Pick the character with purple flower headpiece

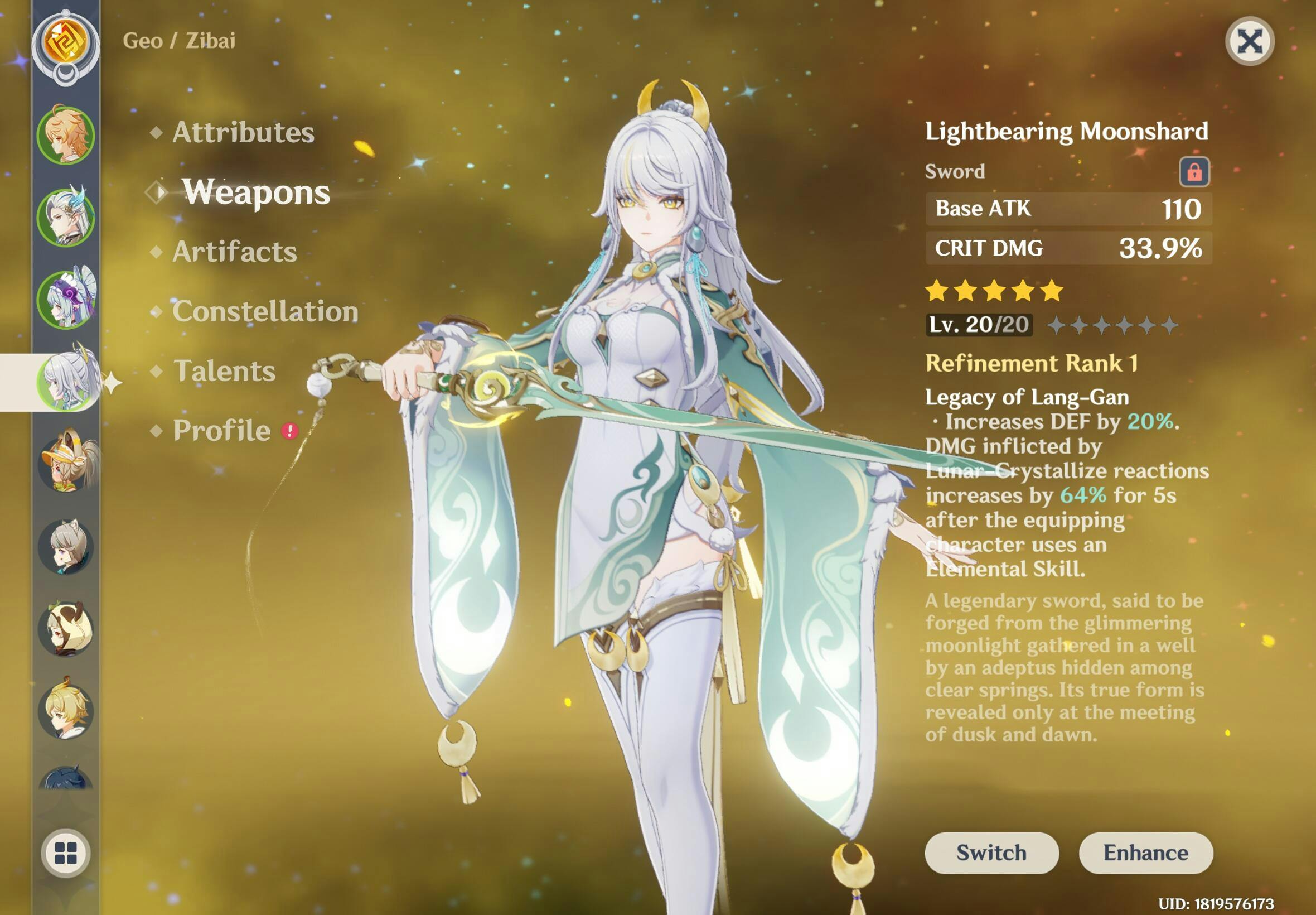[66, 299]
